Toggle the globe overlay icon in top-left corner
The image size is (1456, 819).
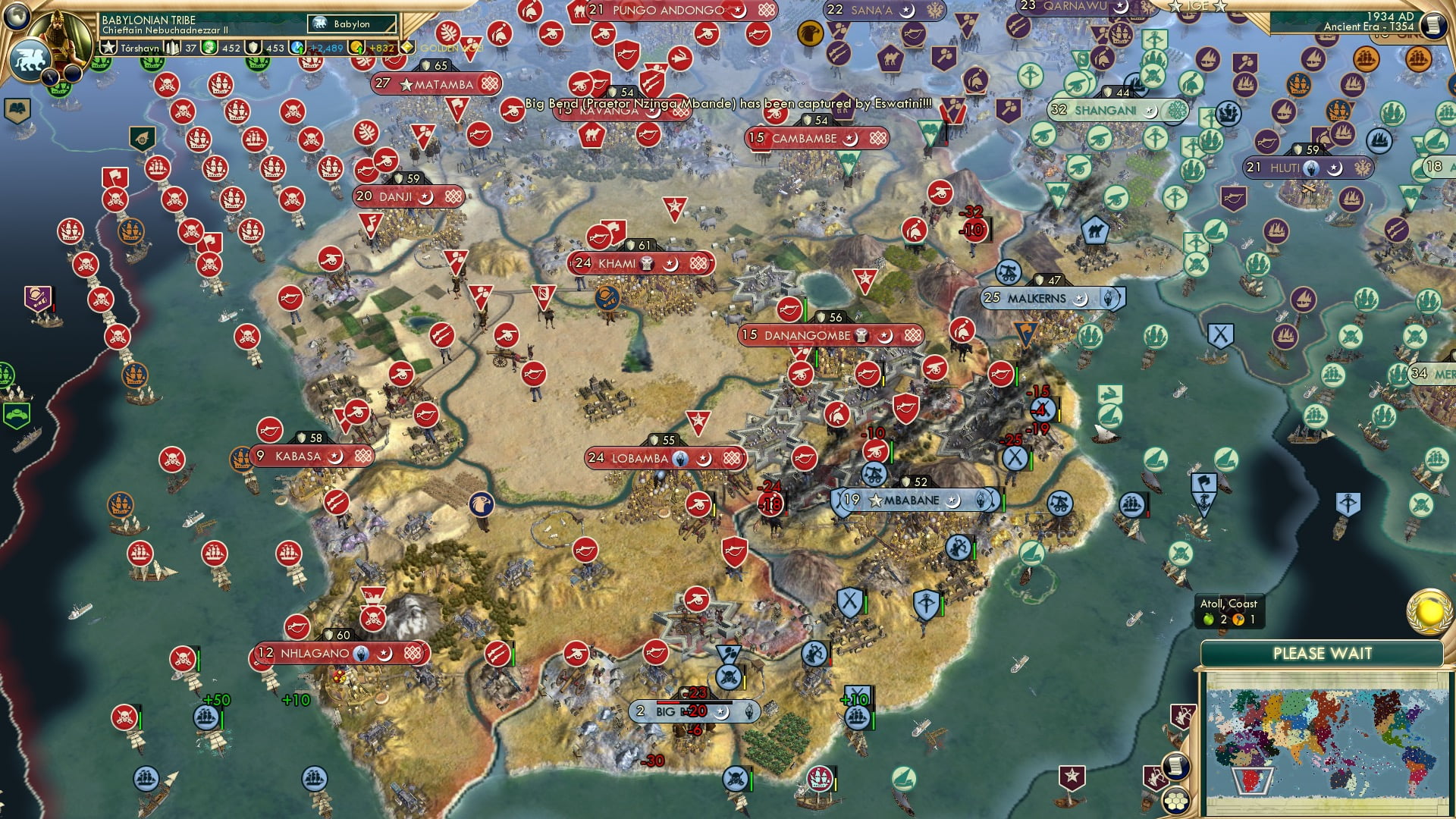[17, 17]
